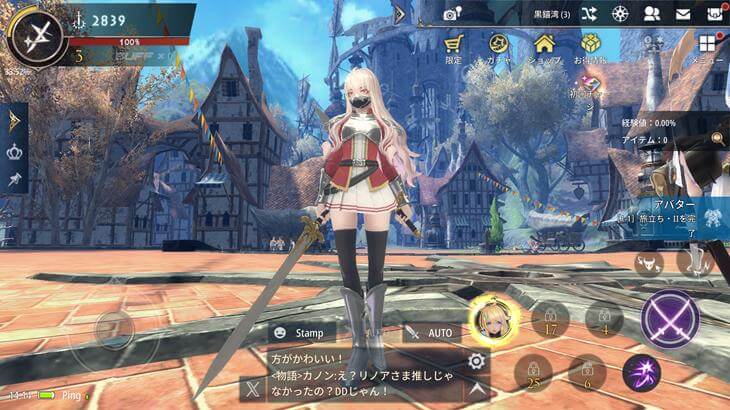Select the pin icon in left sidebar
The image size is (730, 410).
14,181
